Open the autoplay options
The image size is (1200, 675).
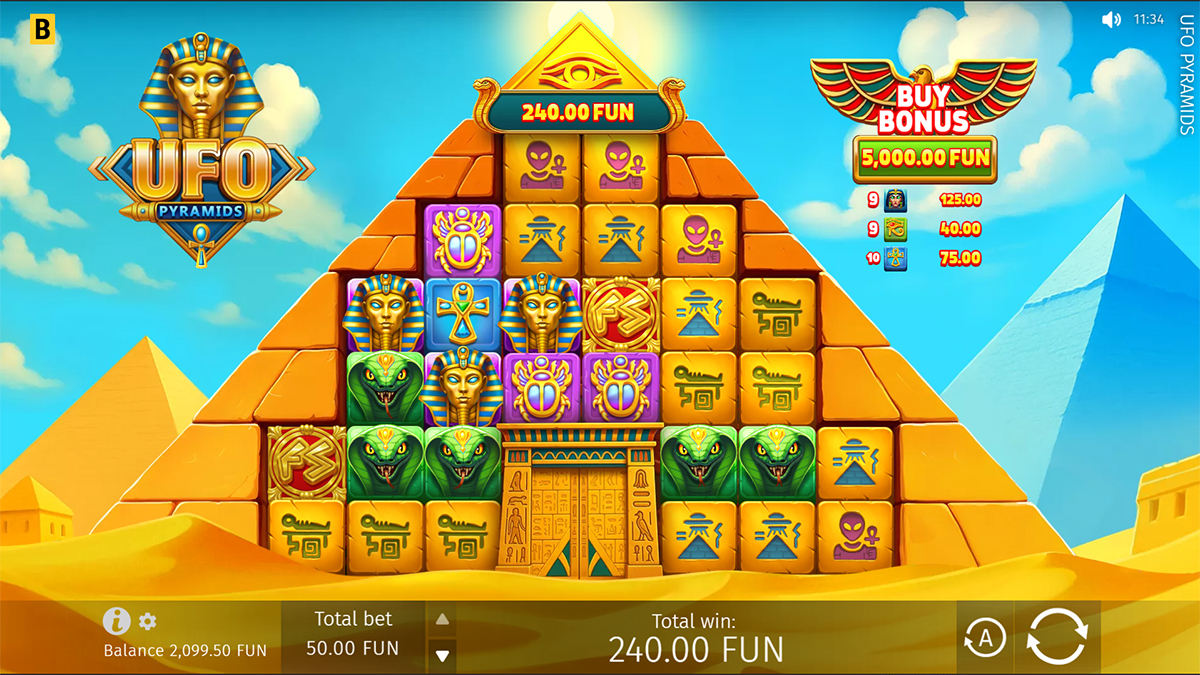tap(984, 638)
